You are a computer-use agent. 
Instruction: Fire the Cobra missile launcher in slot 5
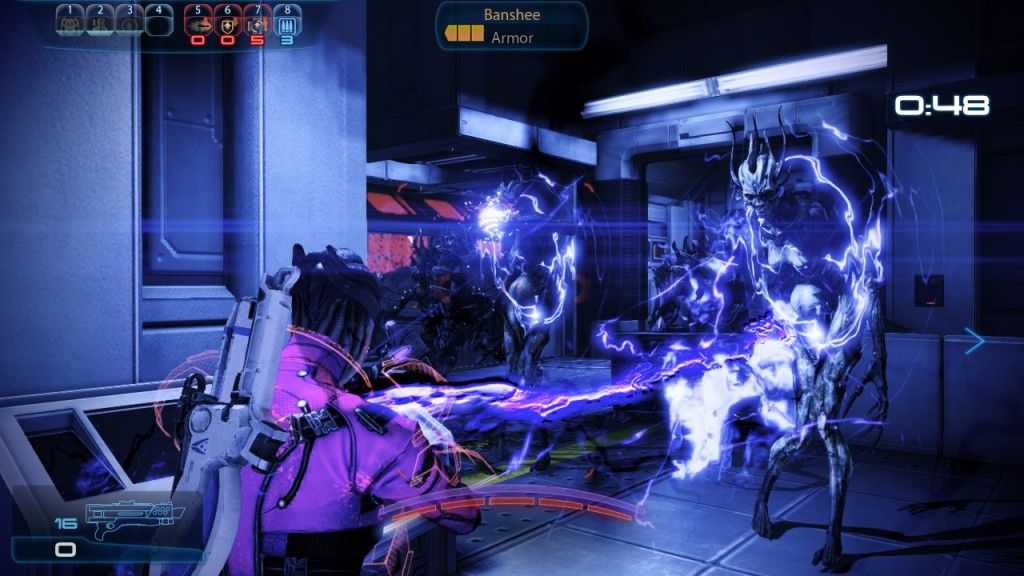[x=198, y=22]
